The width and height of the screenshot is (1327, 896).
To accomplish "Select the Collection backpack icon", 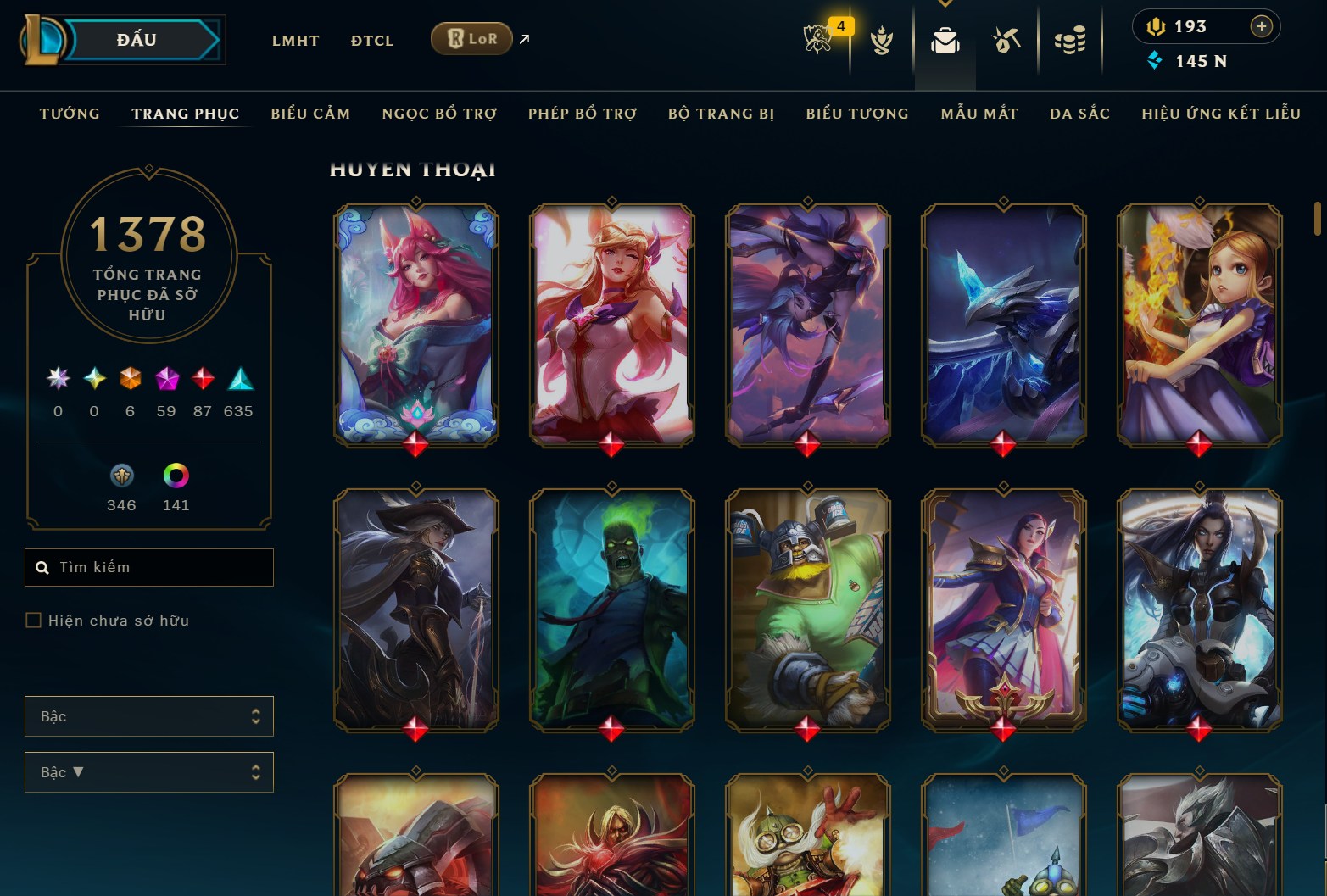I will 945,38.
